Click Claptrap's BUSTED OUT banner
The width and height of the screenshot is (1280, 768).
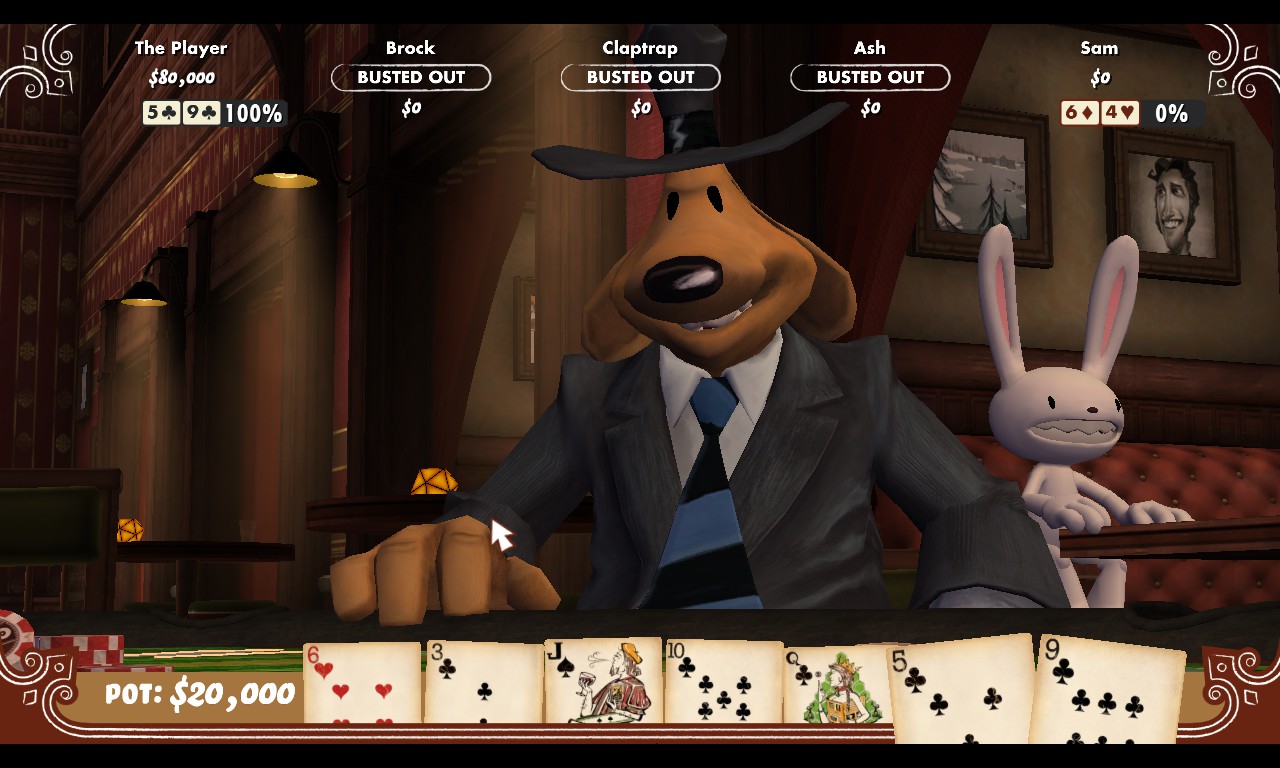click(x=640, y=77)
